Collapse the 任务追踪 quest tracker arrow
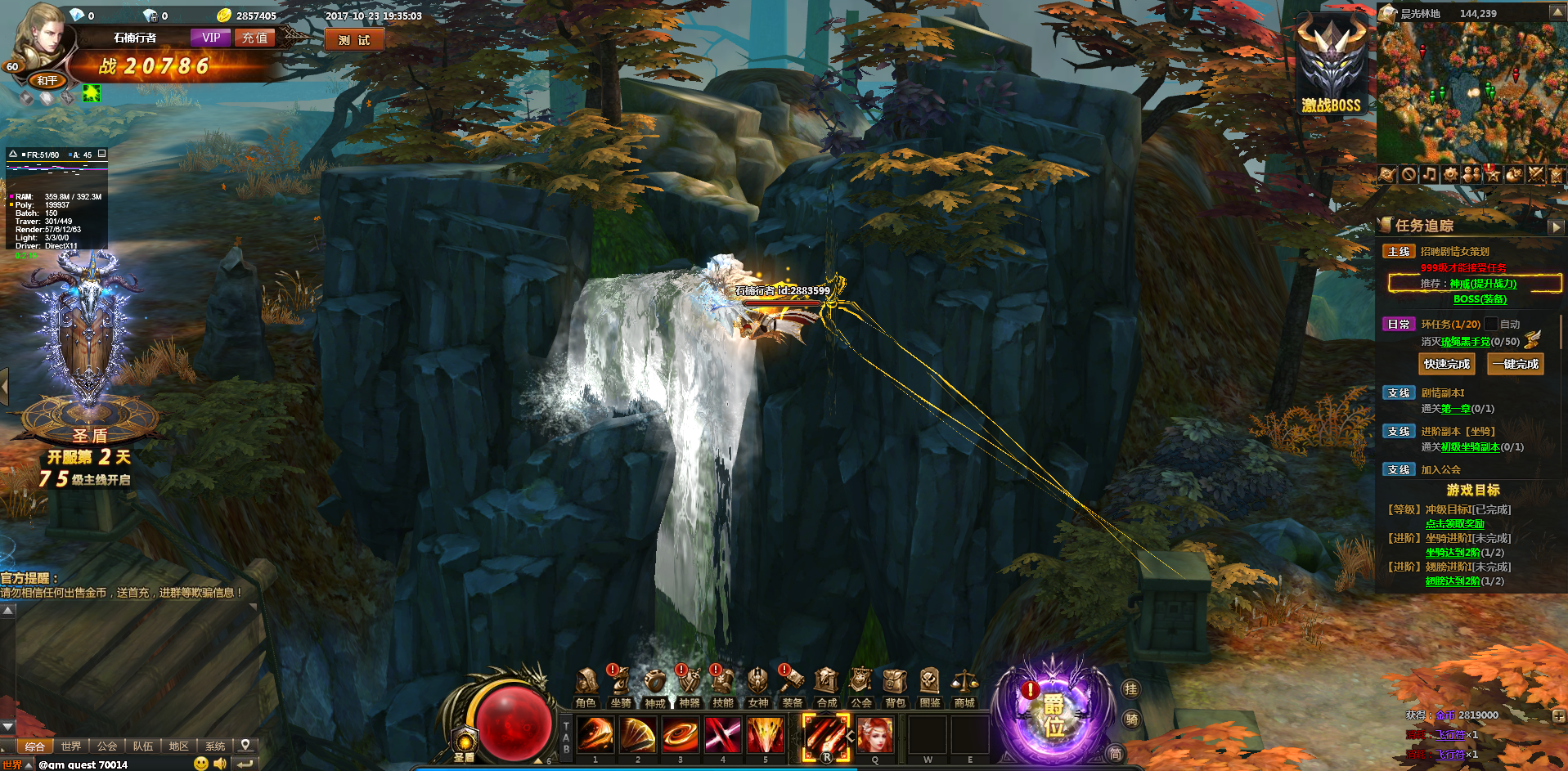Image resolution: width=1568 pixels, height=771 pixels. click(x=1557, y=226)
